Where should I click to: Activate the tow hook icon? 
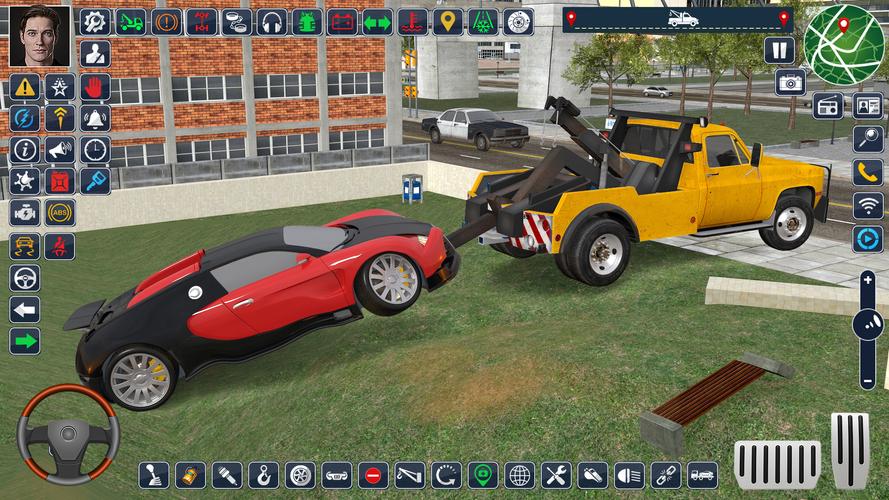264,475
